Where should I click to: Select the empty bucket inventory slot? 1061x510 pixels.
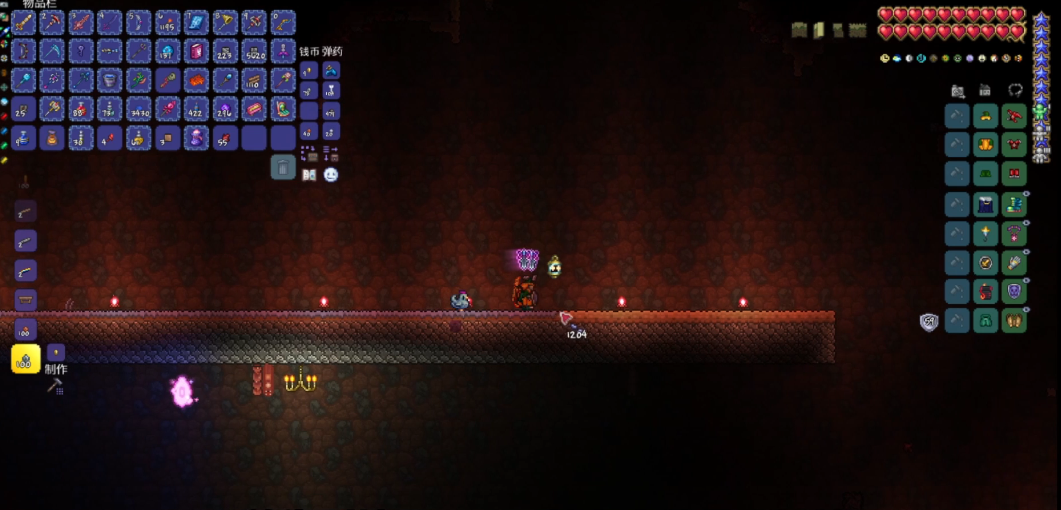point(110,80)
